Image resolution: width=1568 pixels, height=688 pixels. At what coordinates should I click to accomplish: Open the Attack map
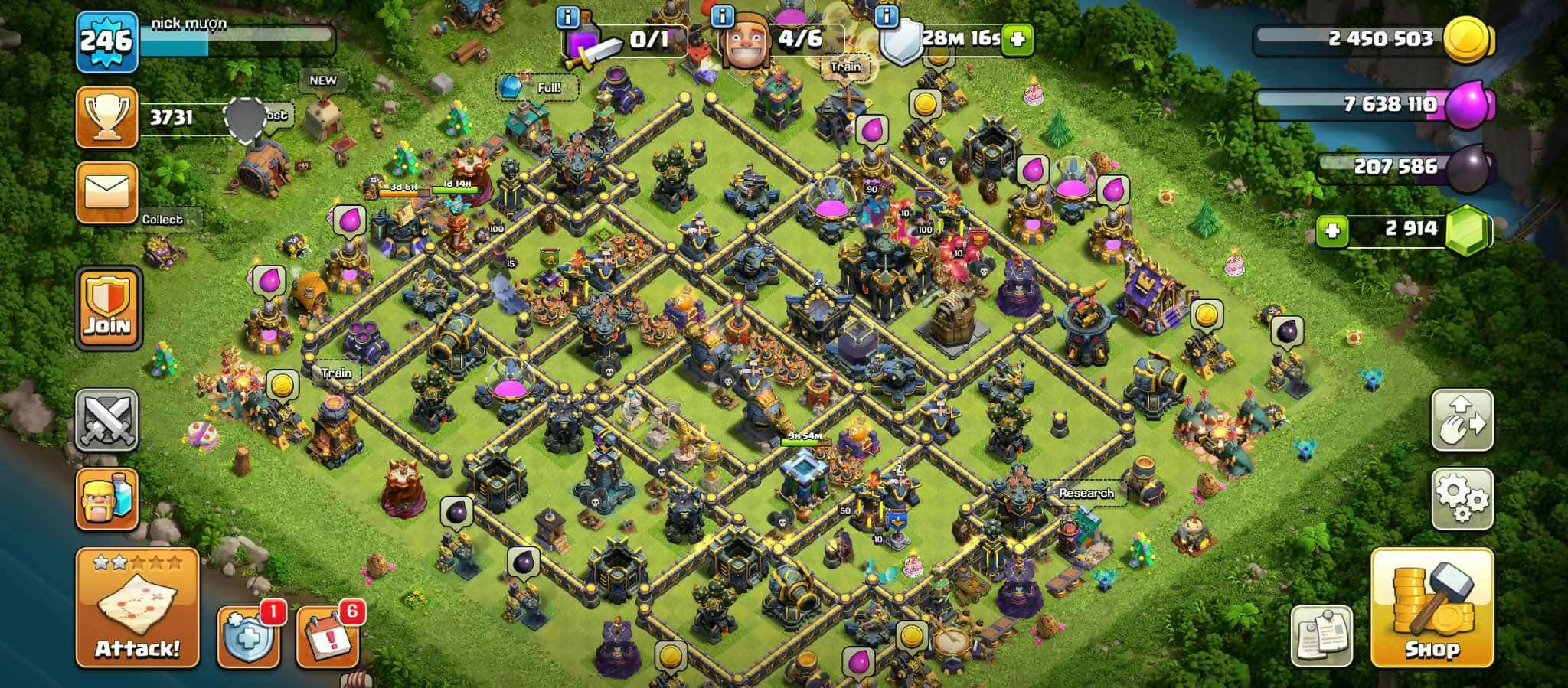137,608
